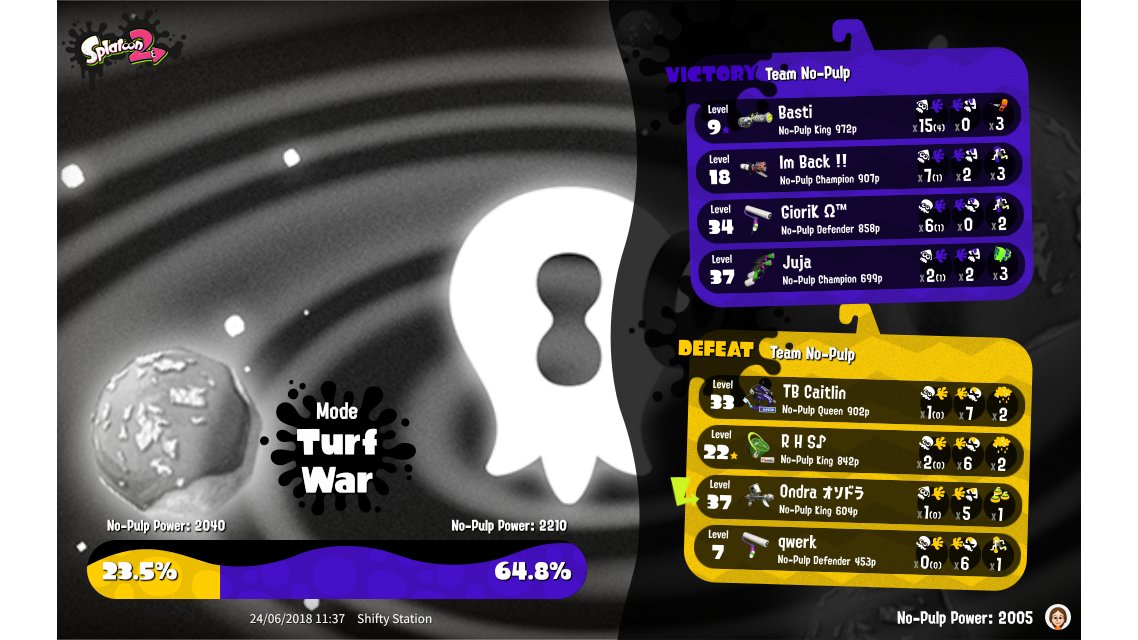Choose GioriK Ω™ in the victory list
This screenshot has width=1138, height=640.
pos(858,219)
